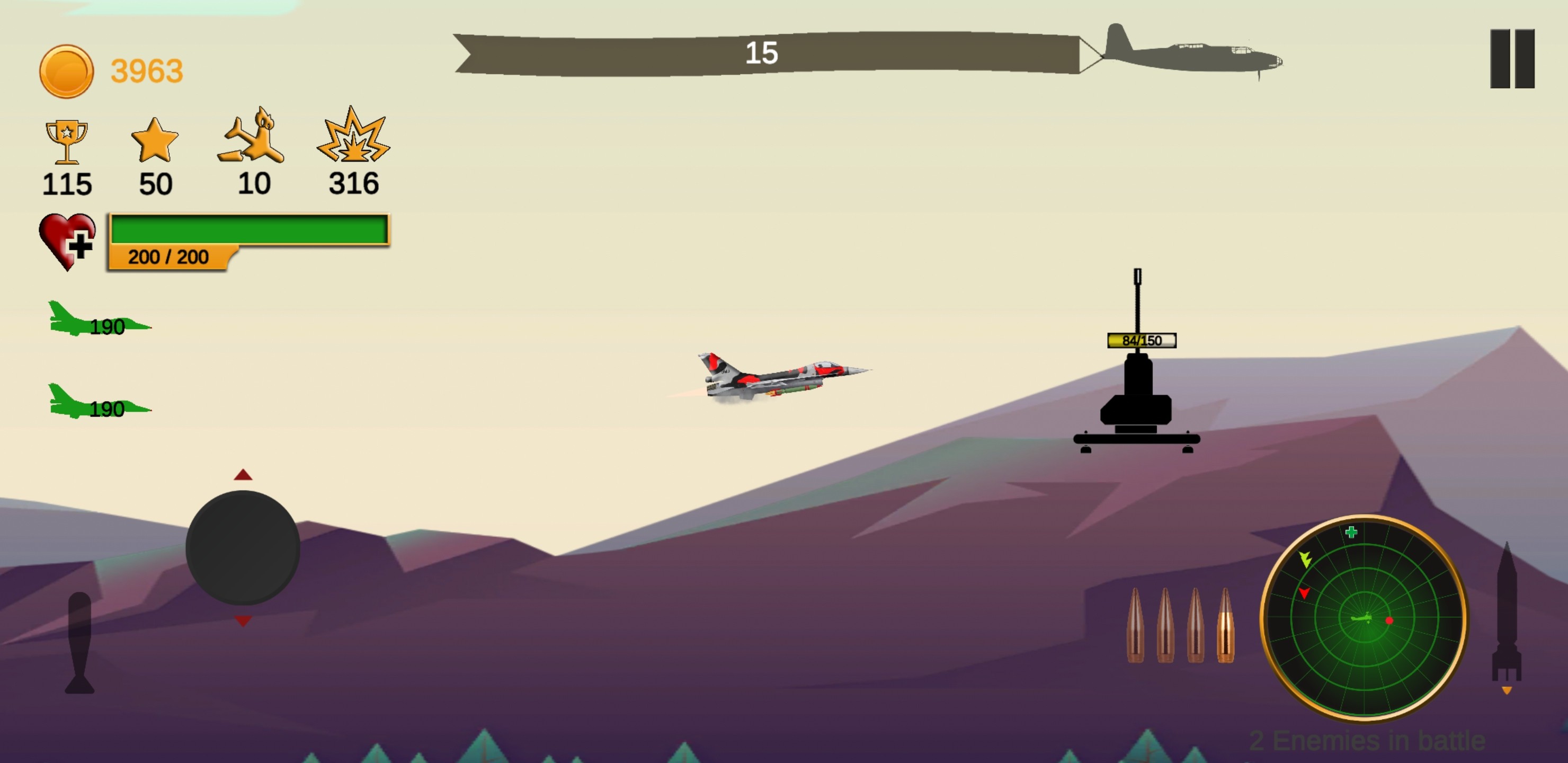This screenshot has width=1568, height=763.
Task: Drop a bomb using the bomb button
Action: [x=80, y=643]
